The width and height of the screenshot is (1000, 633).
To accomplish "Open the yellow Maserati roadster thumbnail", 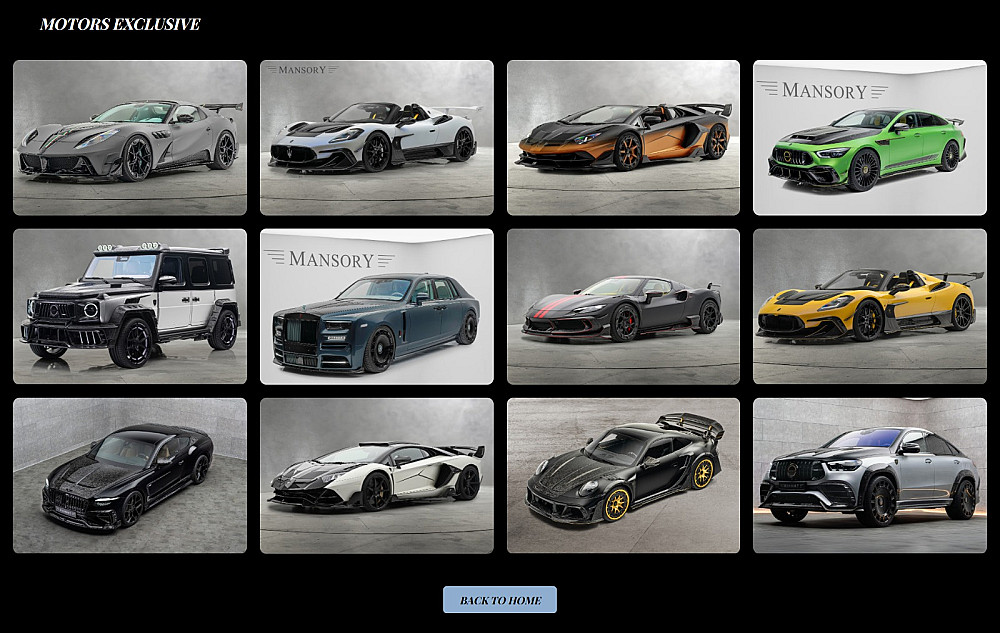I will pyautogui.click(x=869, y=307).
